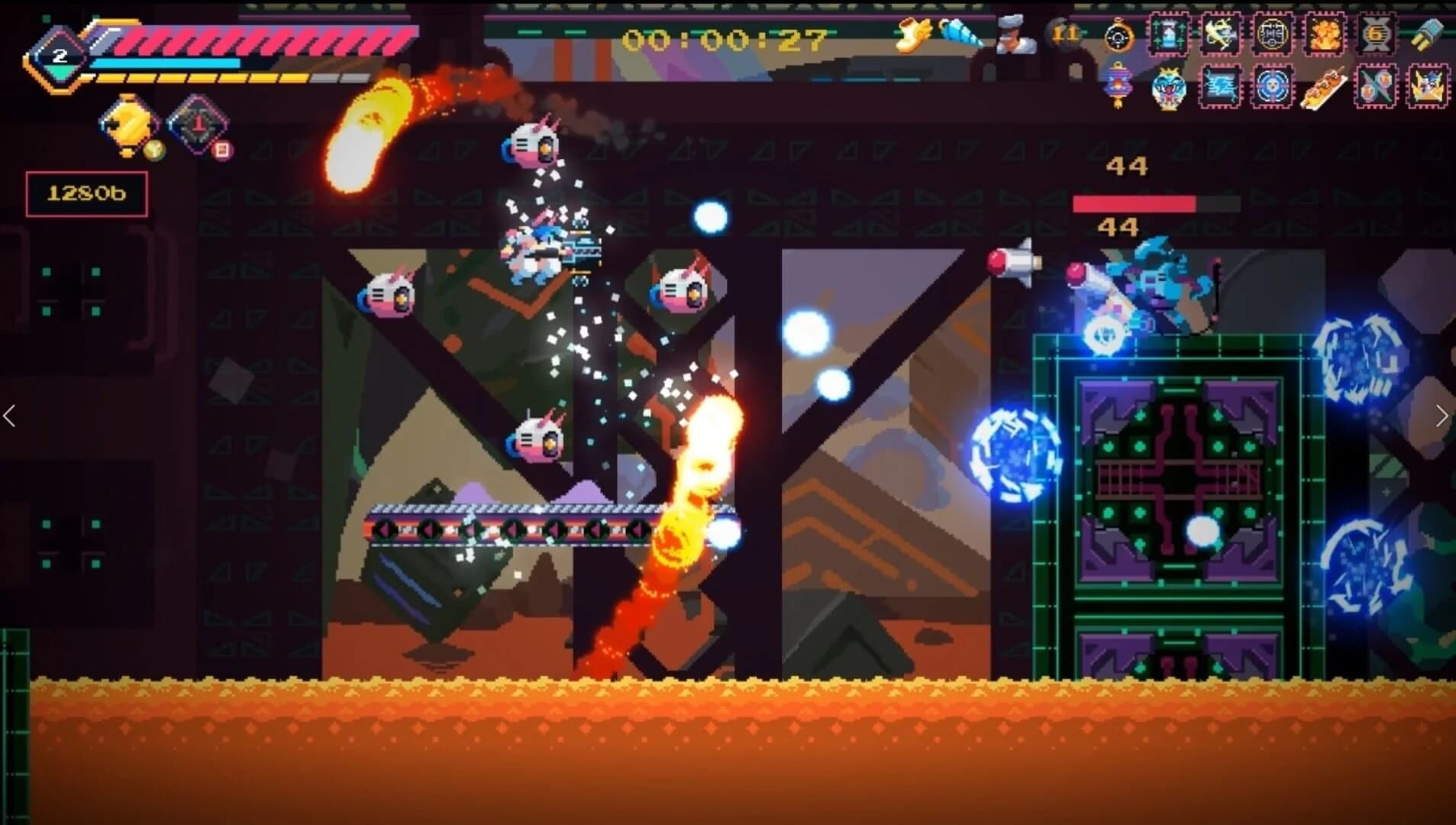Expand the left navigation arrow

[9, 415]
